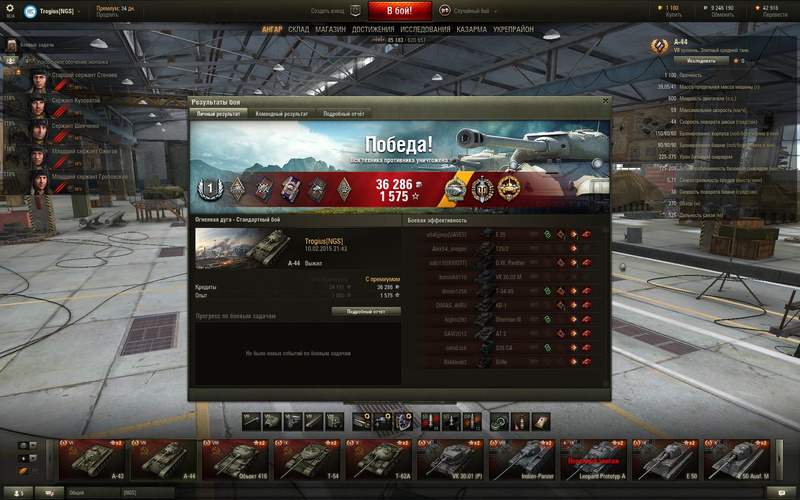
Task: Go to Укрепрайон
Action: [513, 30]
